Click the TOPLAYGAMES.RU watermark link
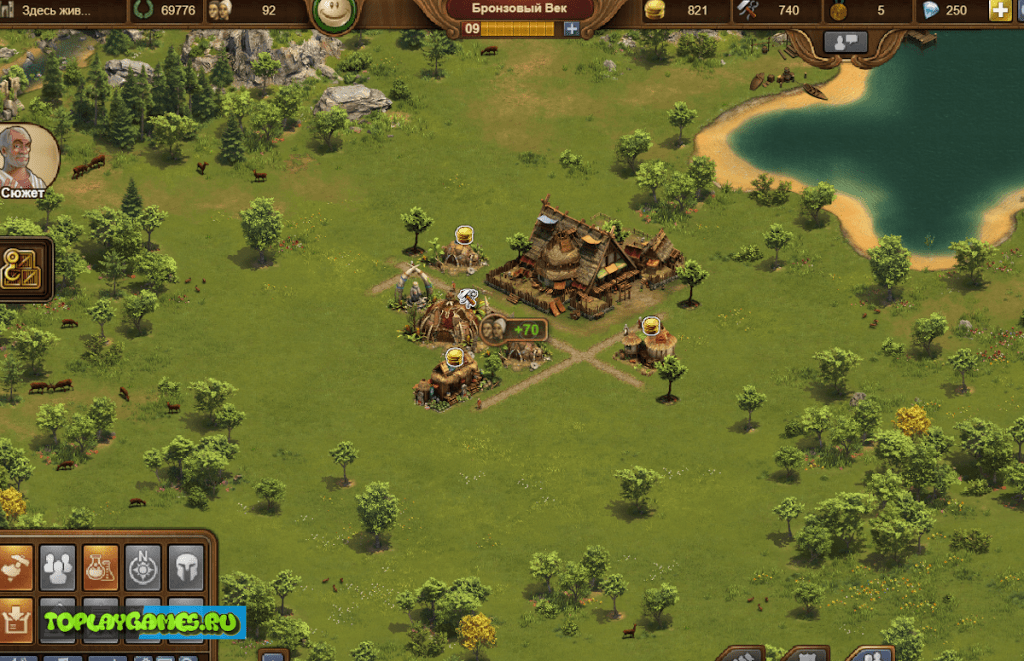The image size is (1024, 661). pos(140,623)
